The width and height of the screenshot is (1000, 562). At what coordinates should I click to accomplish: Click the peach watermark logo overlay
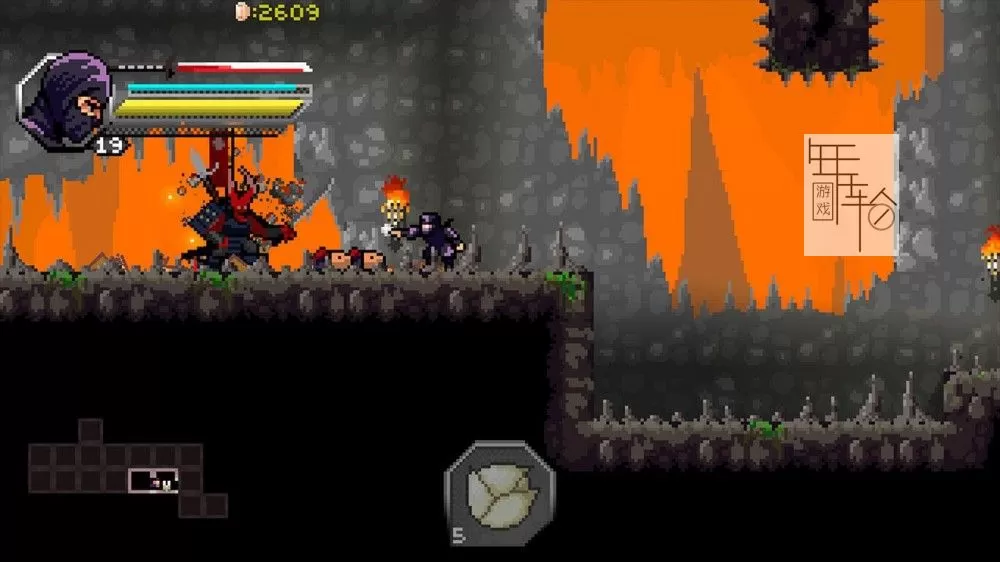(x=851, y=194)
